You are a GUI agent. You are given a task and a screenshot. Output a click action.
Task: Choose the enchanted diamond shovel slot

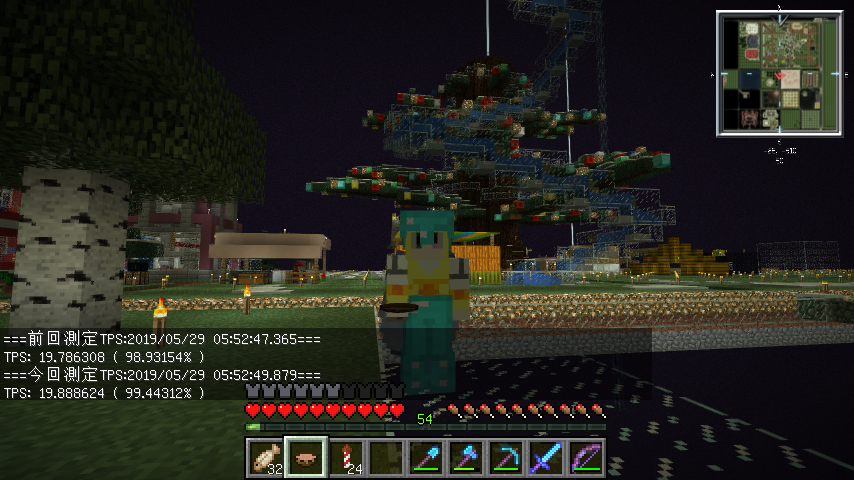tap(425, 458)
